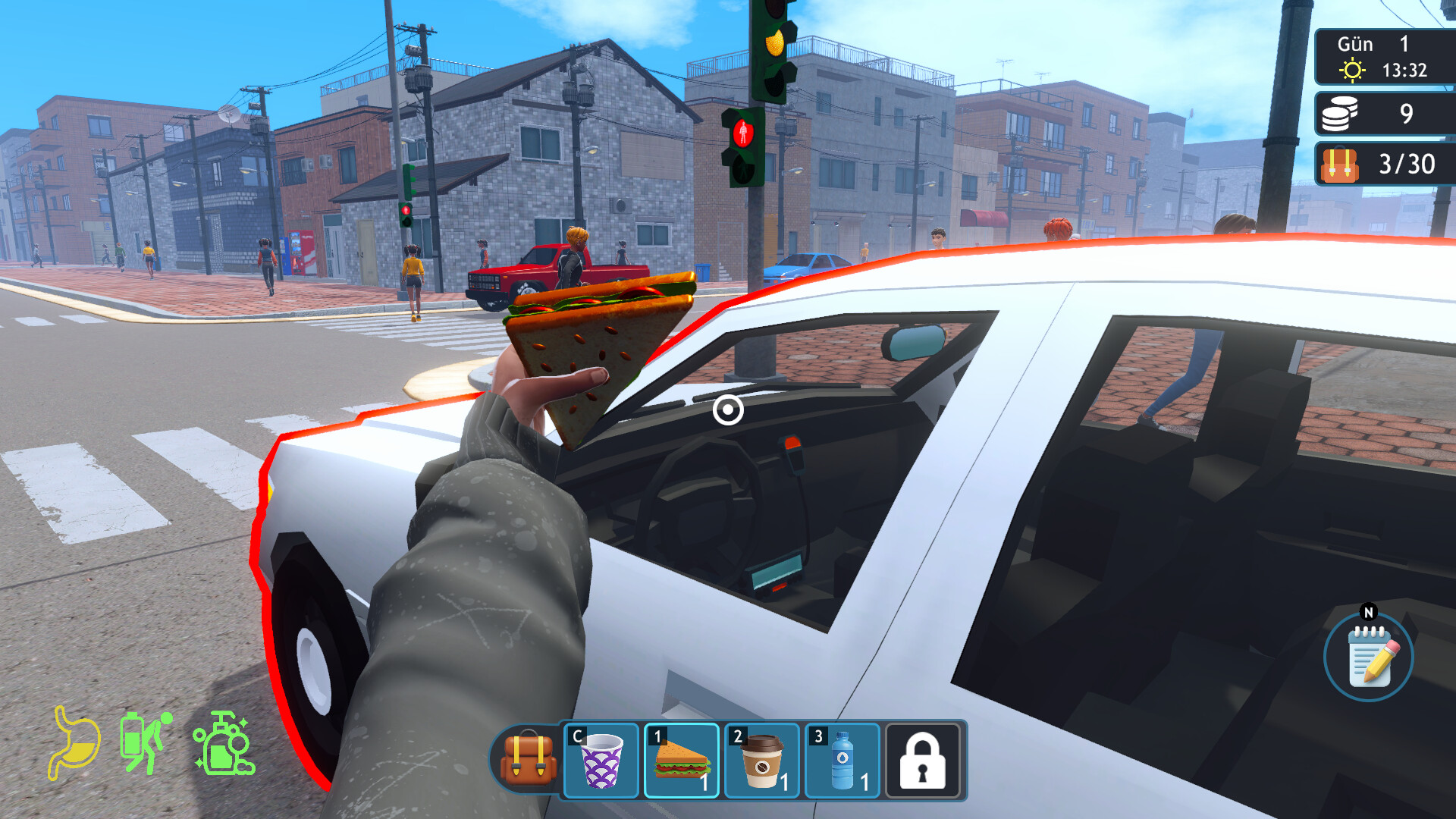Click the clock showing 13:32
The image size is (1456, 819).
[1407, 71]
